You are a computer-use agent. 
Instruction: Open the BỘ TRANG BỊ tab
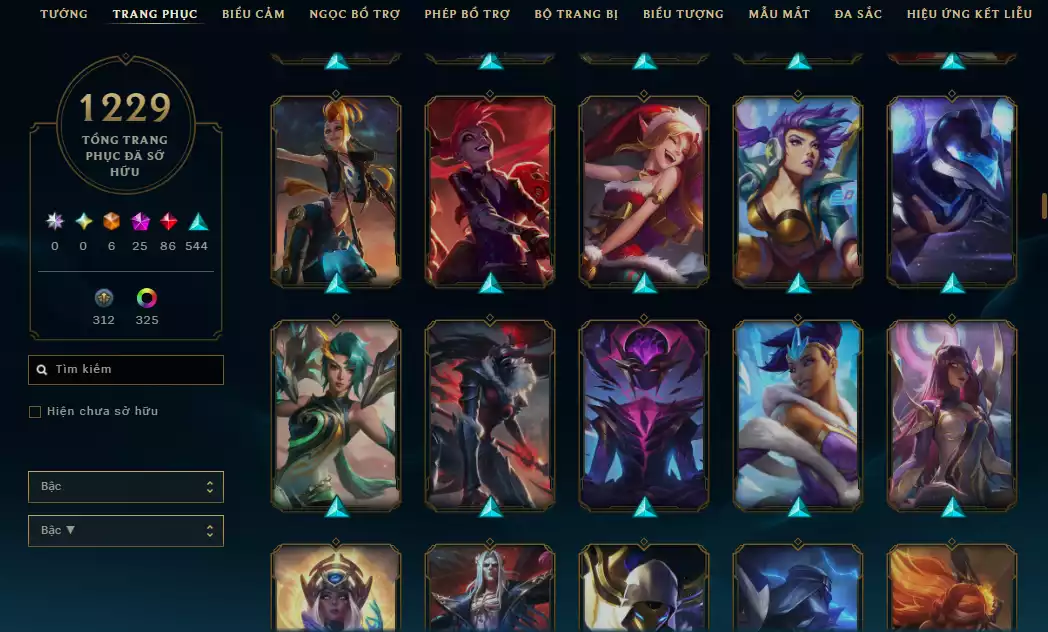(x=576, y=14)
